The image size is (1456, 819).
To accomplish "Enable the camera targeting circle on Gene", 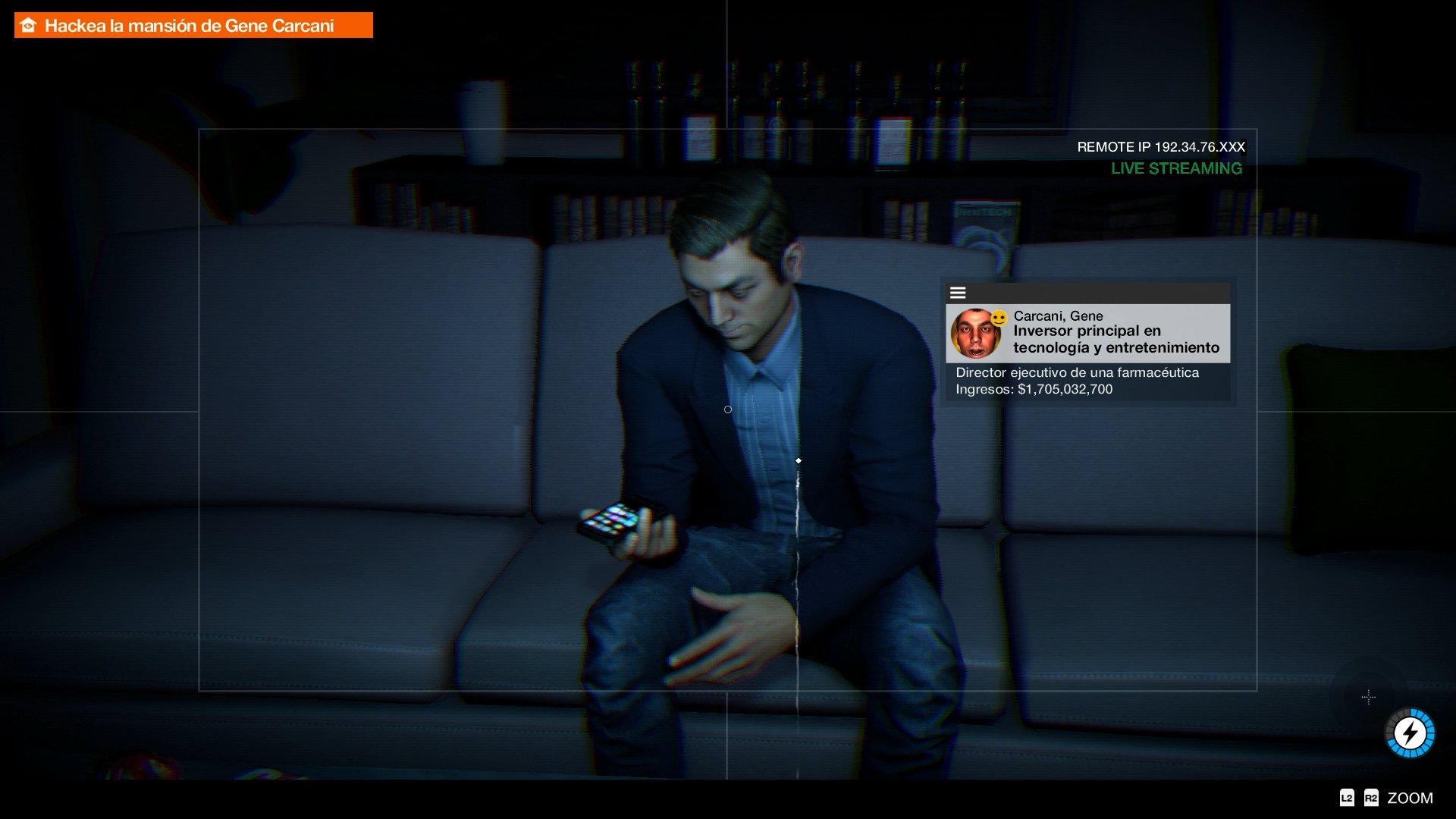I will 727,409.
